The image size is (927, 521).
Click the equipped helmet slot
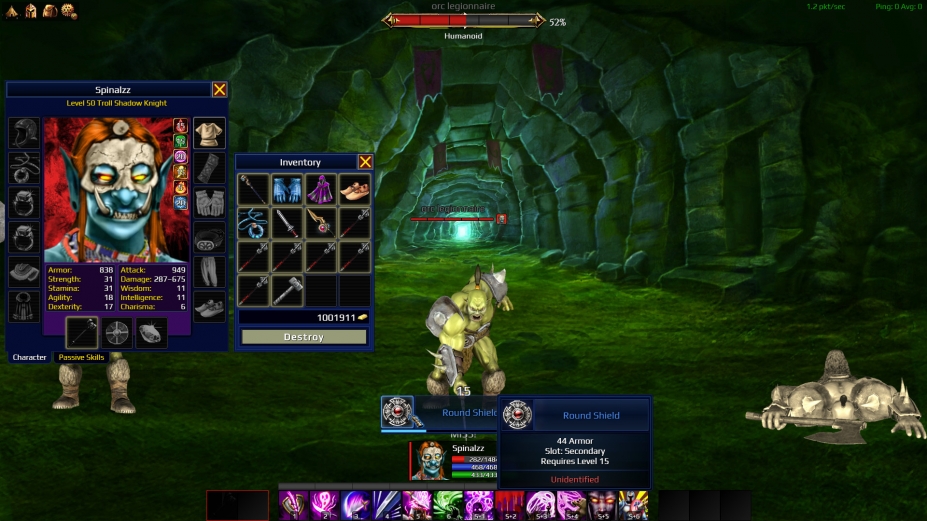point(24,133)
